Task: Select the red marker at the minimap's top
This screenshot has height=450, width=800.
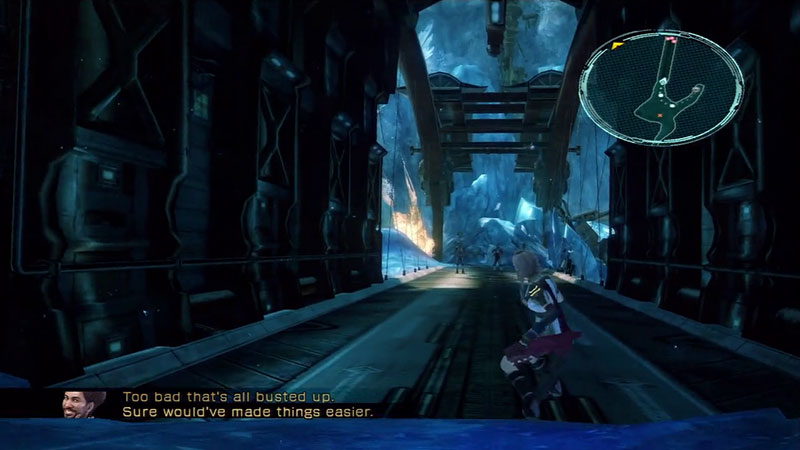Action: [x=672, y=41]
